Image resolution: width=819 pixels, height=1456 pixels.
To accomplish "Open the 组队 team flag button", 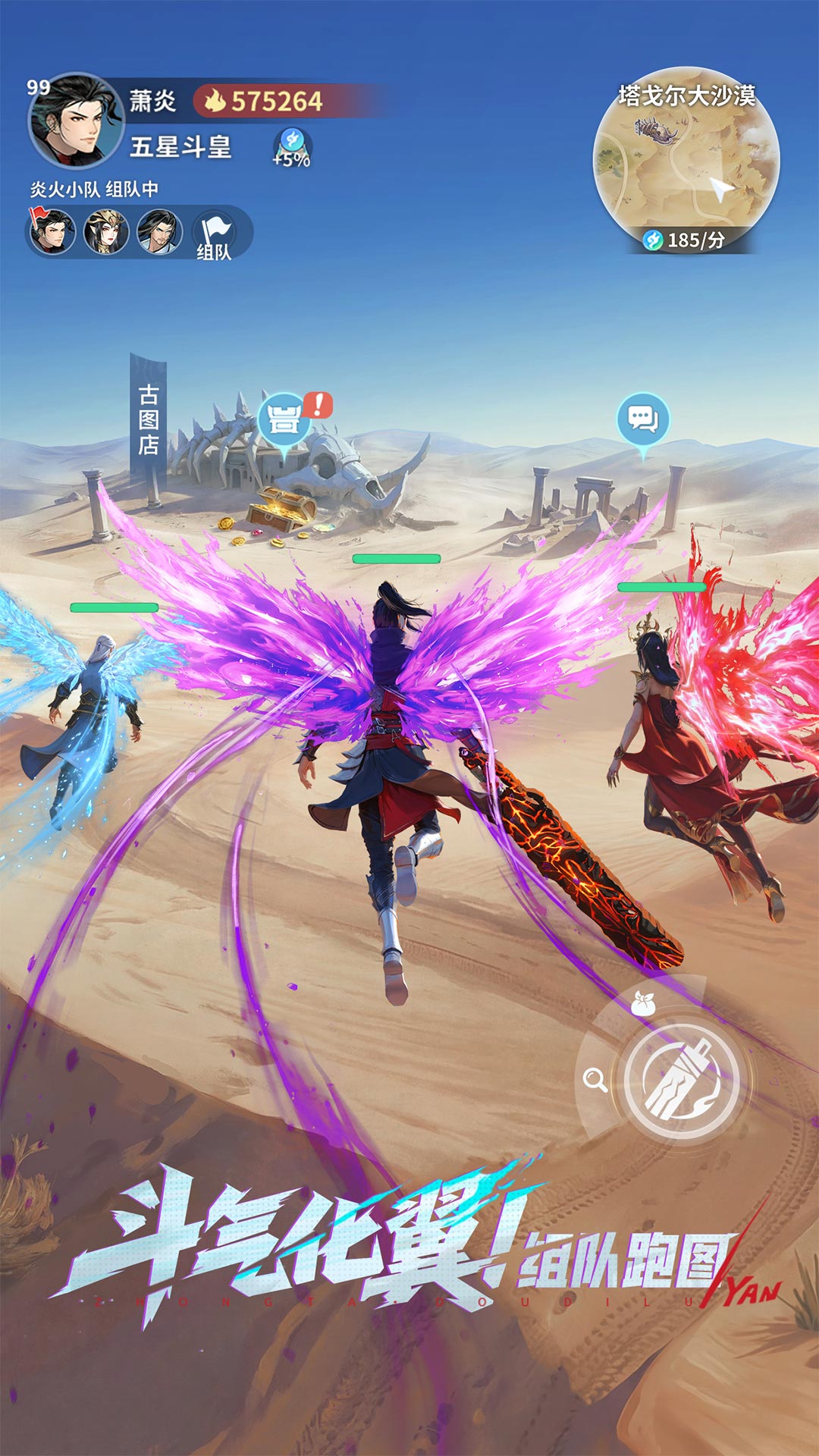I will pos(214,235).
